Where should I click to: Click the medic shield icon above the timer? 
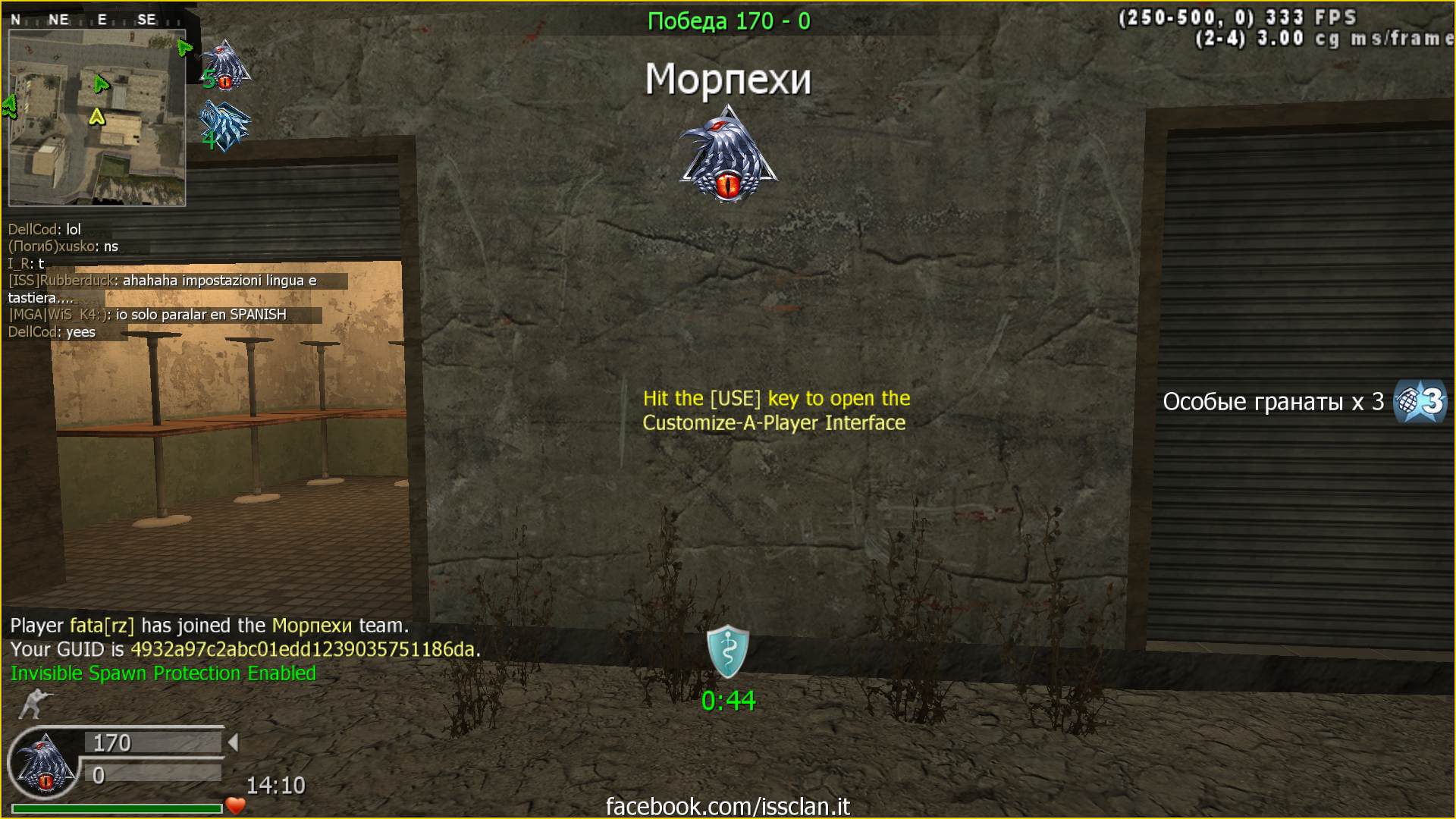[728, 651]
